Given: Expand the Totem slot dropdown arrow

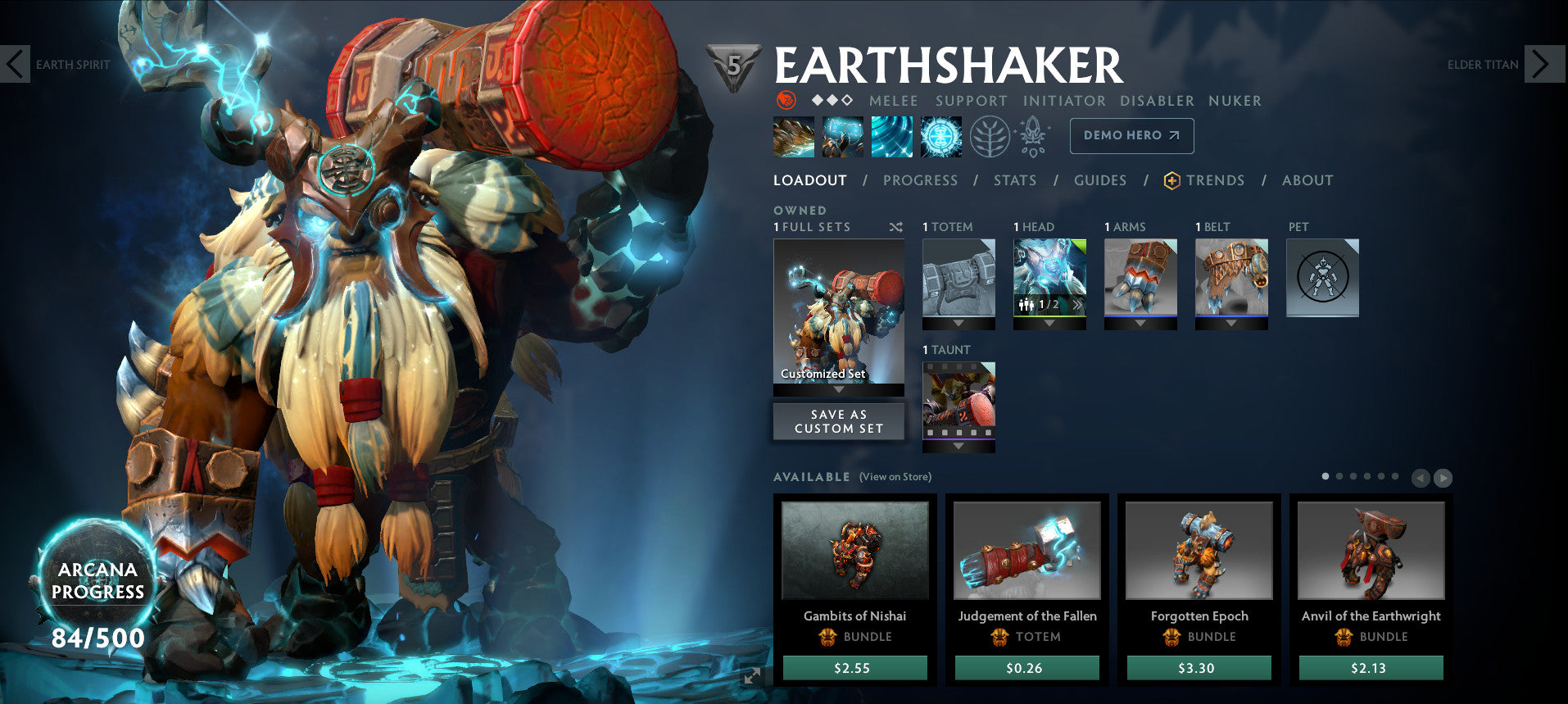Looking at the screenshot, I should [x=958, y=324].
